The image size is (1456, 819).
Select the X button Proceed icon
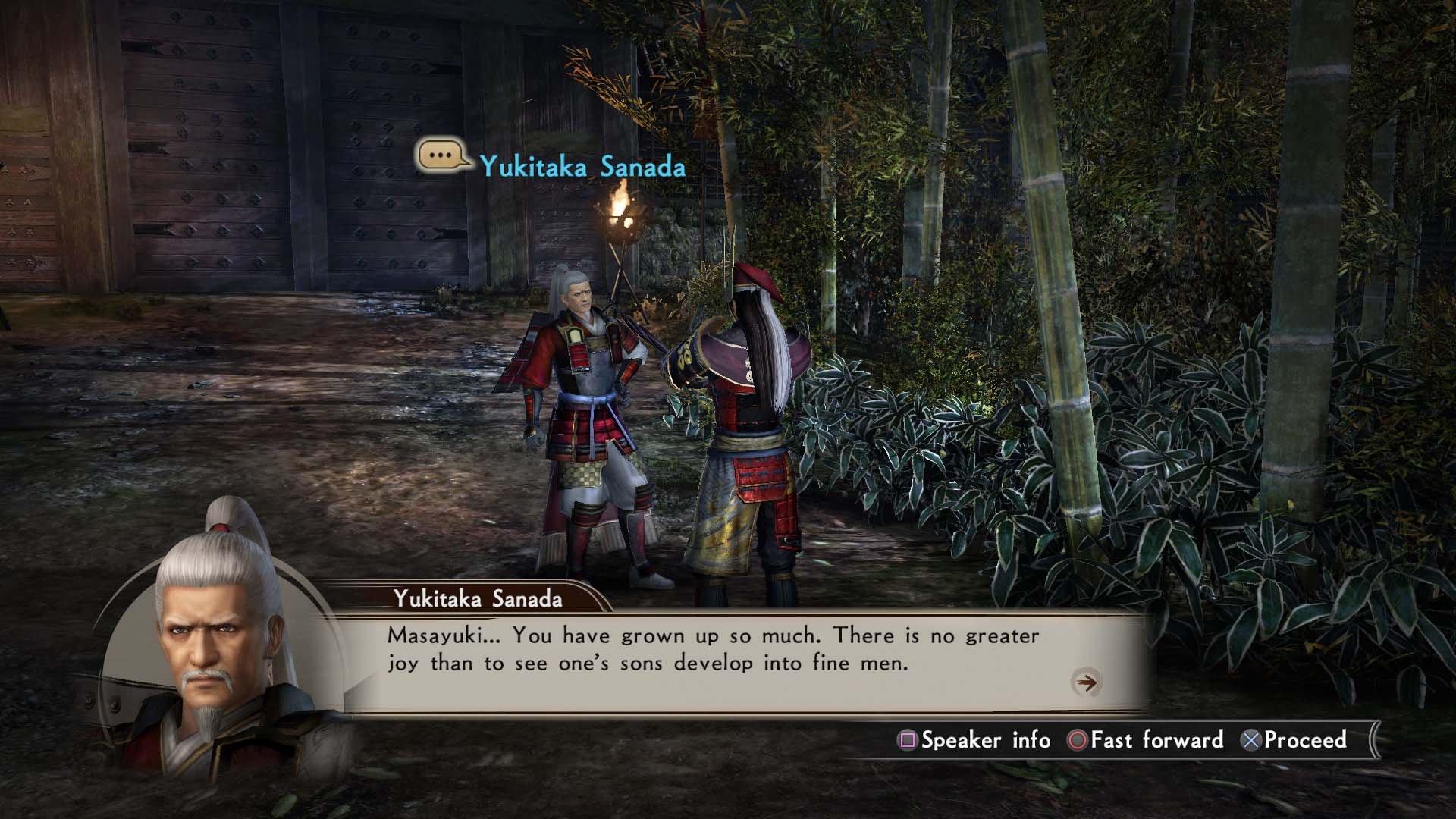(x=1251, y=740)
